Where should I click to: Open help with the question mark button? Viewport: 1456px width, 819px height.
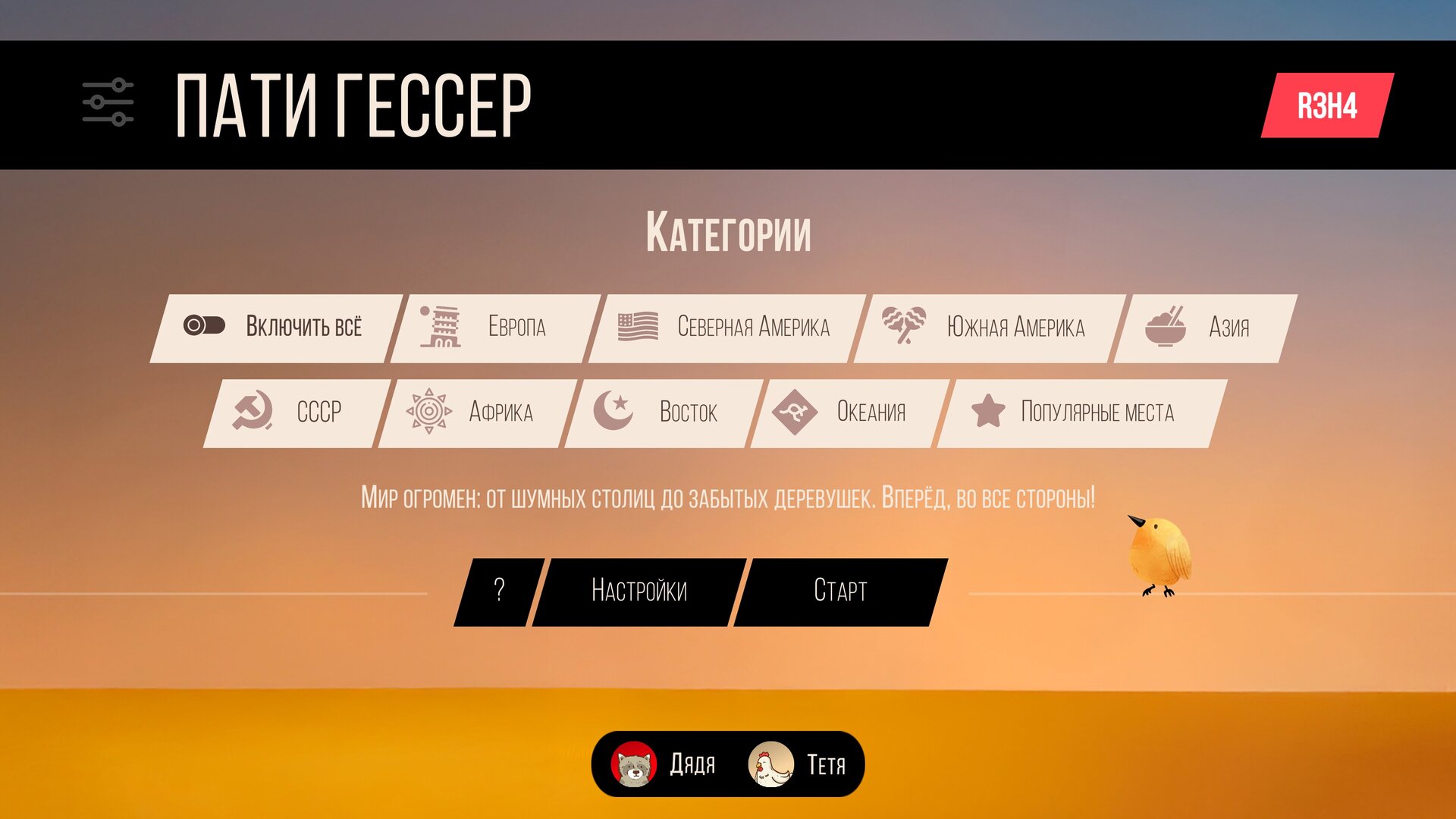498,591
